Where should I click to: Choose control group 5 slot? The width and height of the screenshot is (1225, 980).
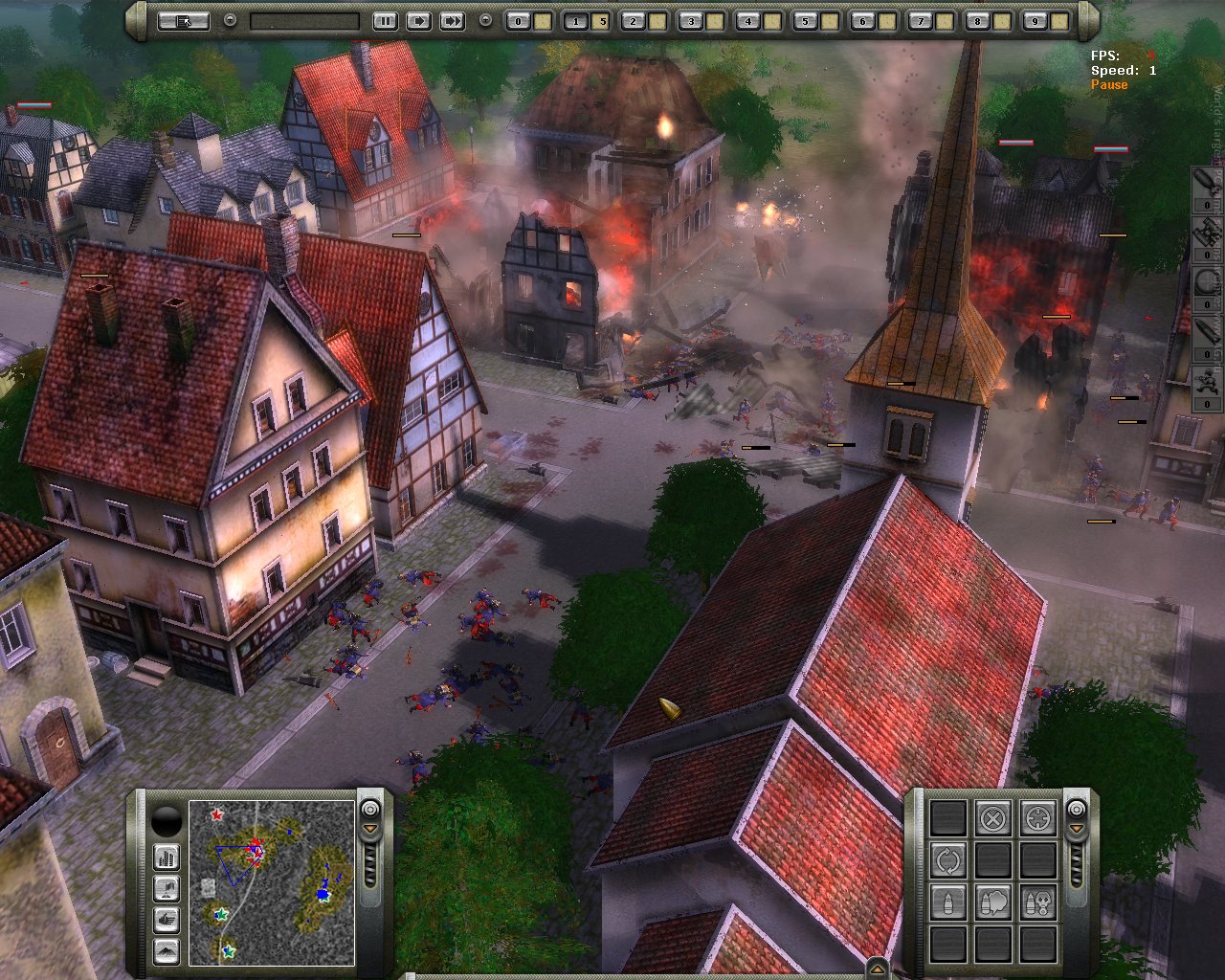805,20
